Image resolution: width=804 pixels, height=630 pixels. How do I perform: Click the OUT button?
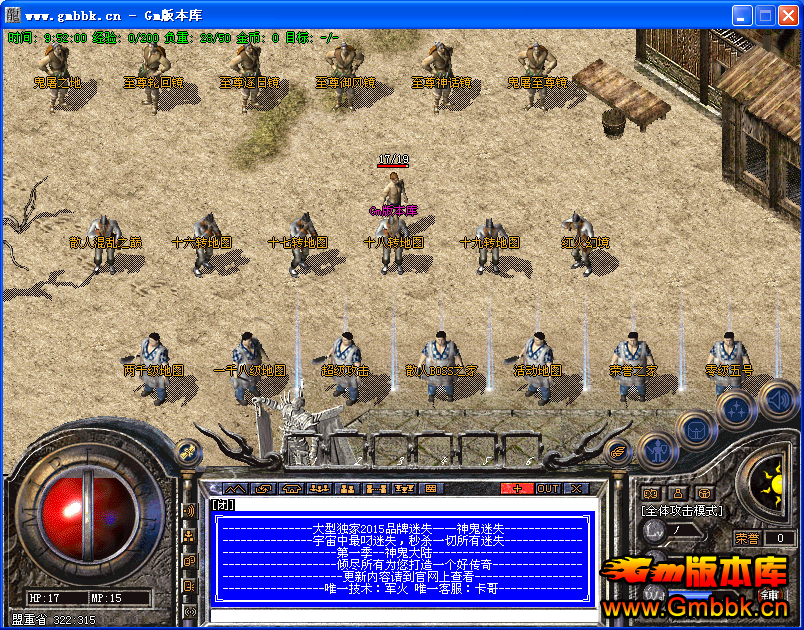tap(548, 488)
